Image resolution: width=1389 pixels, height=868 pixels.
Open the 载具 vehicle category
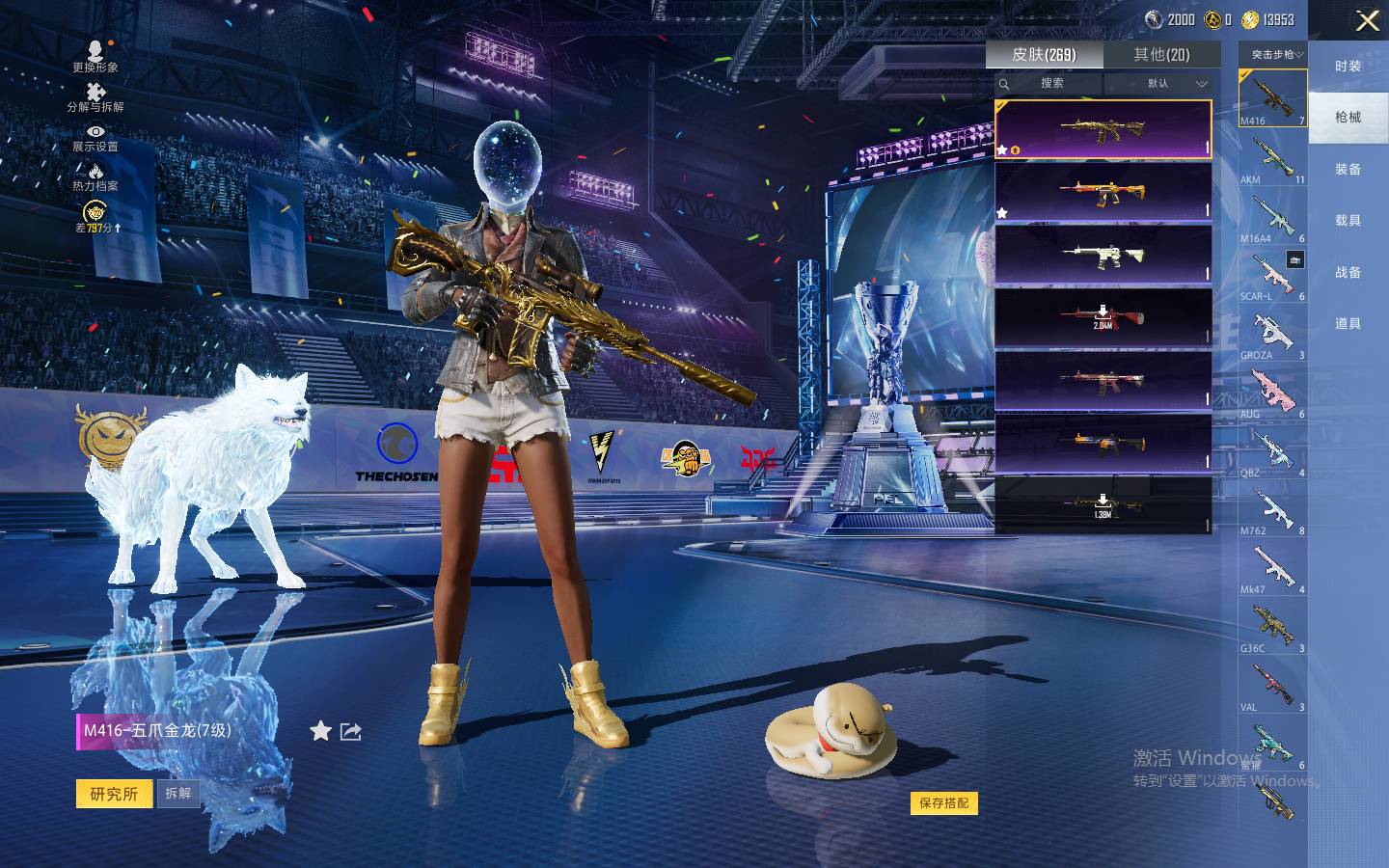tap(1348, 221)
